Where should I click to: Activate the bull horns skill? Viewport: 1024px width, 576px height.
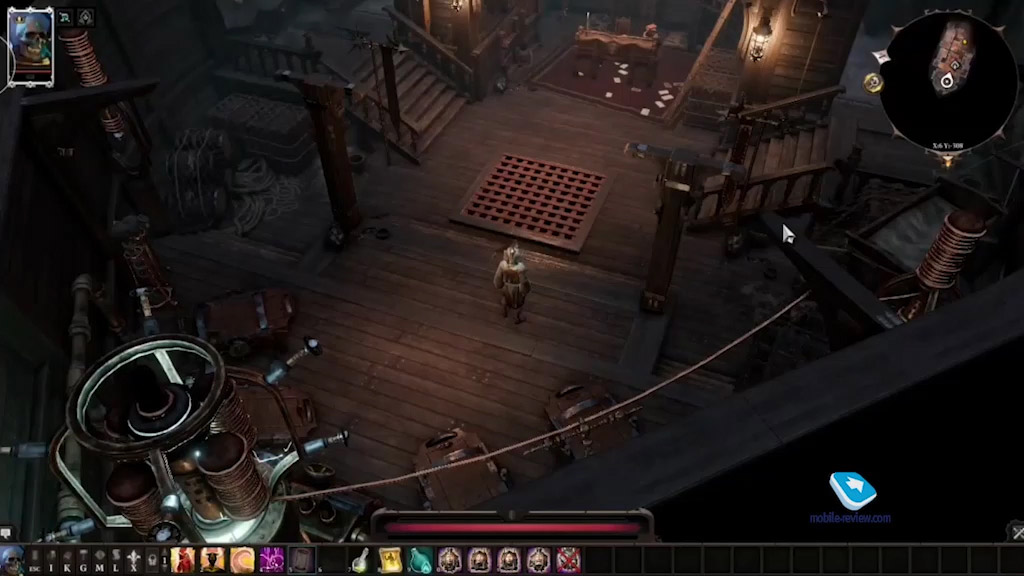(x=212, y=560)
